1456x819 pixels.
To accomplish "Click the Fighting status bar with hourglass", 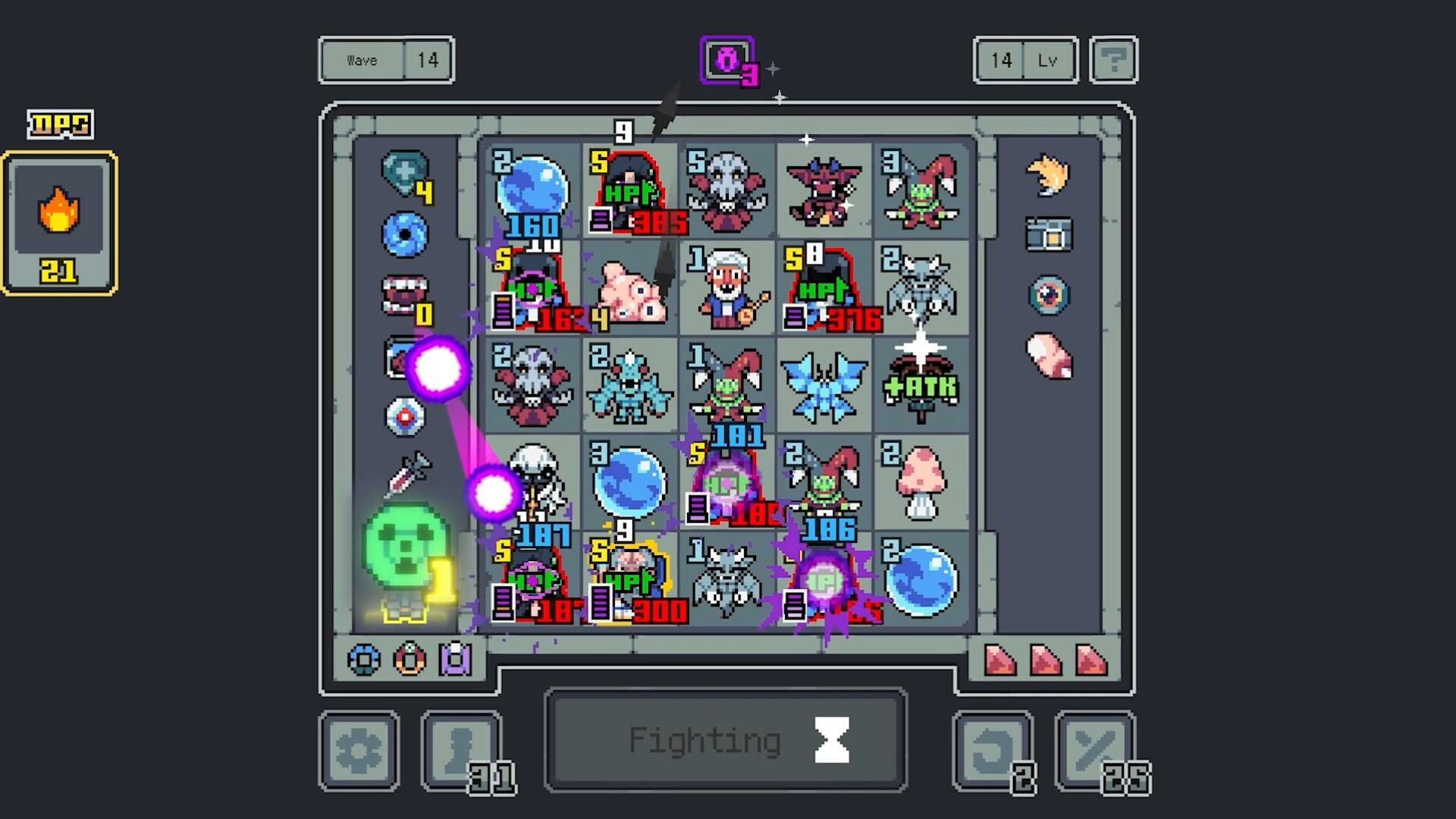I will pos(724,739).
